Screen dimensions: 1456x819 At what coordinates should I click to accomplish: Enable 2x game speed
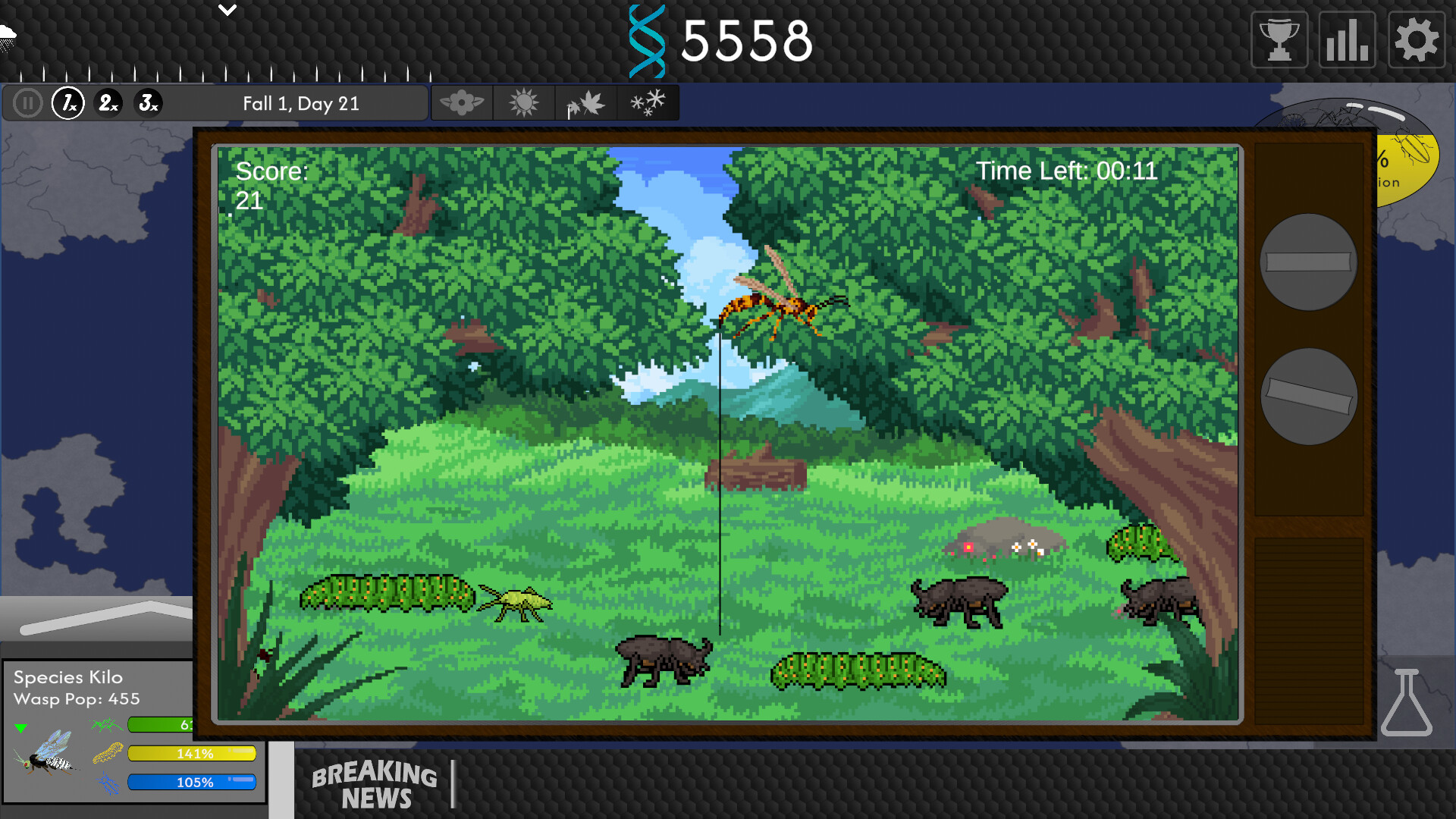tap(107, 102)
